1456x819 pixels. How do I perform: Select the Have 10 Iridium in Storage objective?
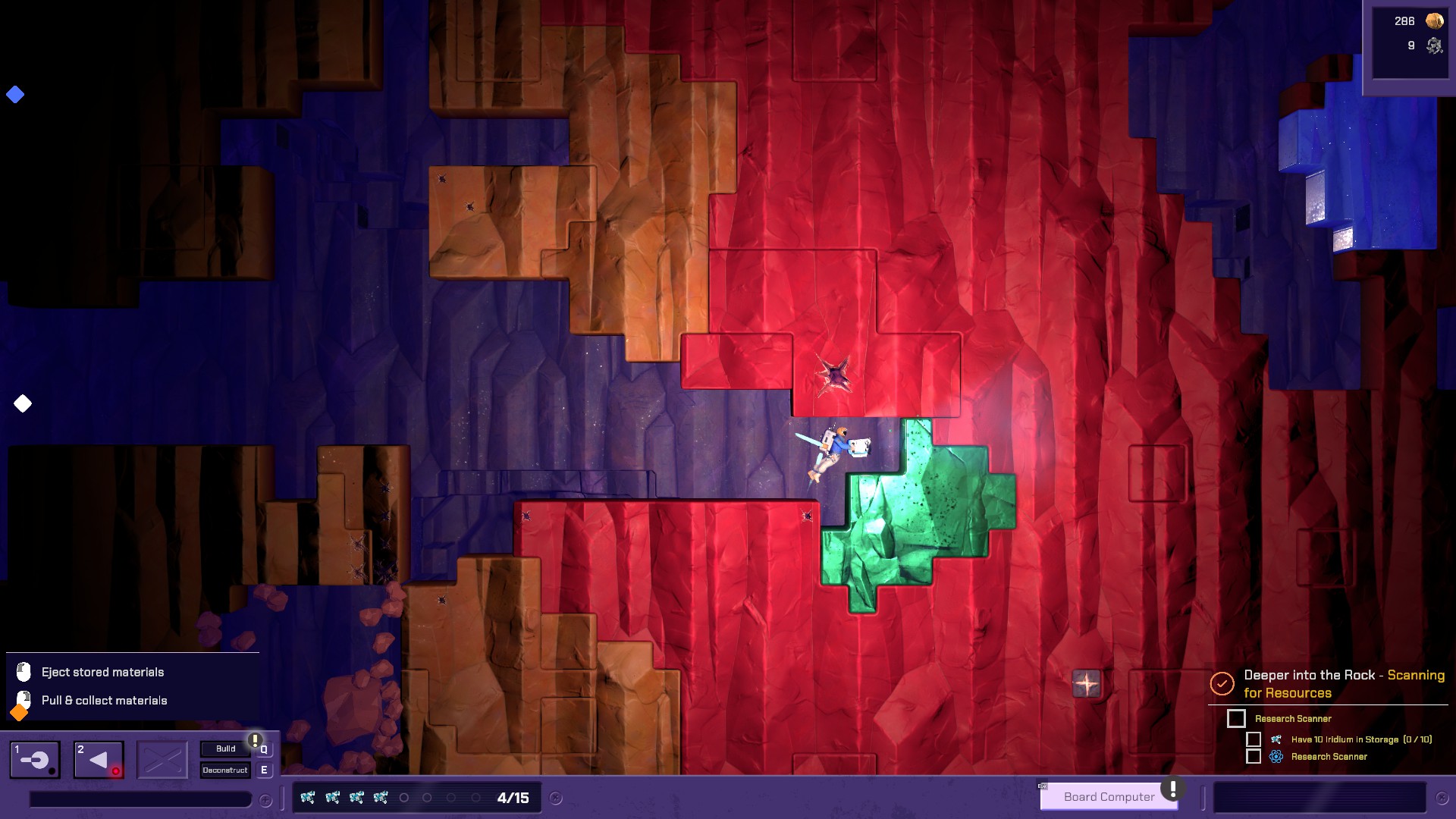pyautogui.click(x=1360, y=739)
